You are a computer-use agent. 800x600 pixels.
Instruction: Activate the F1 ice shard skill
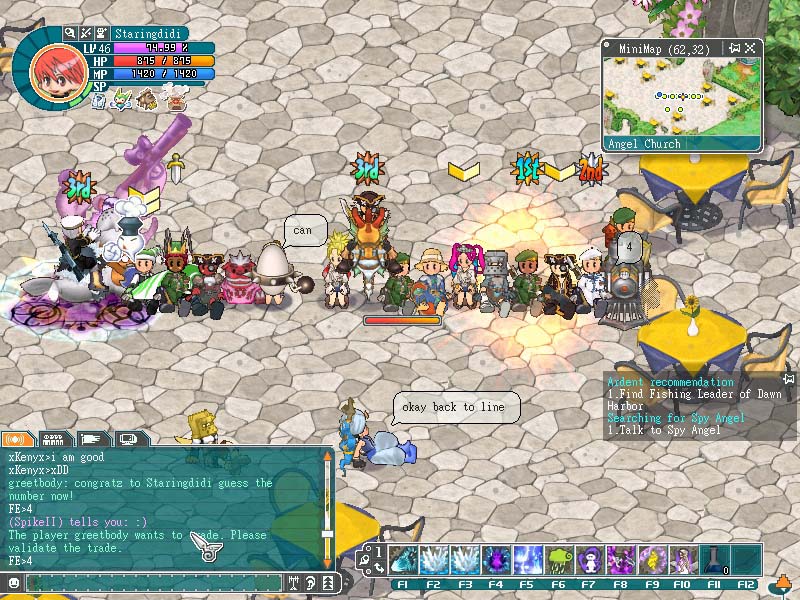pos(403,558)
